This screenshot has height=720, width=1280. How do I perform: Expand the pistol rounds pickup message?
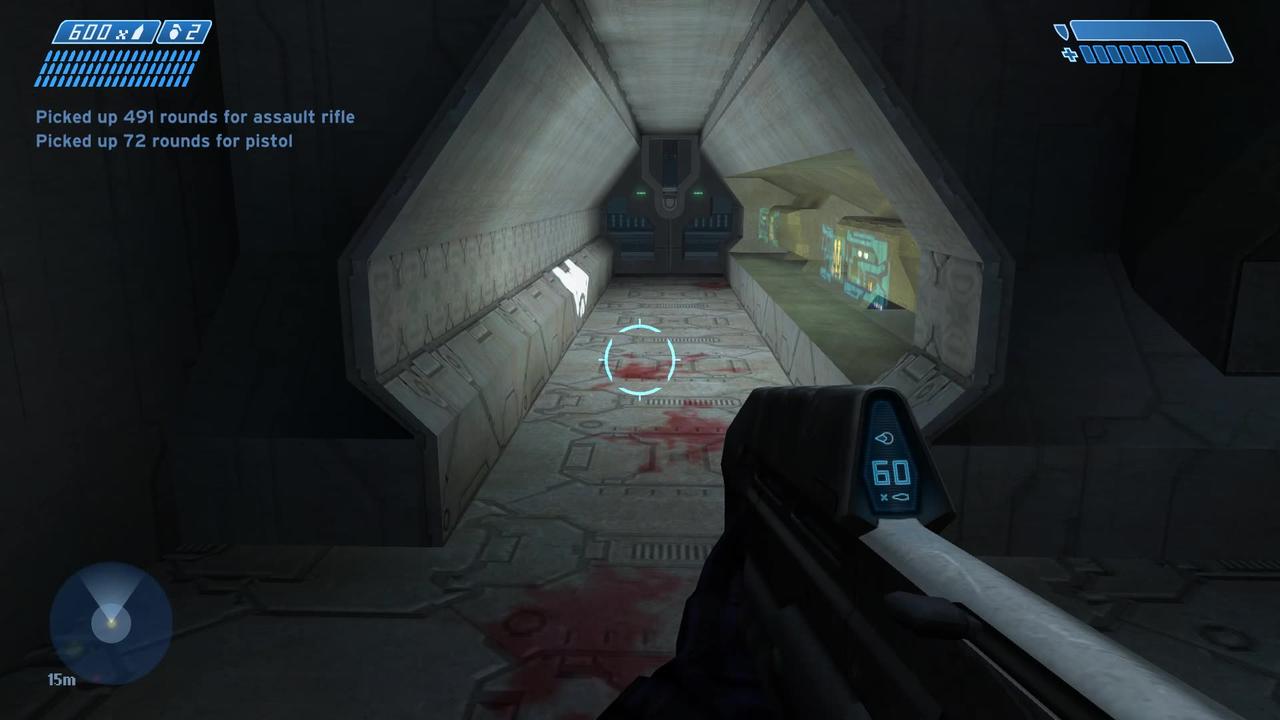click(x=164, y=141)
